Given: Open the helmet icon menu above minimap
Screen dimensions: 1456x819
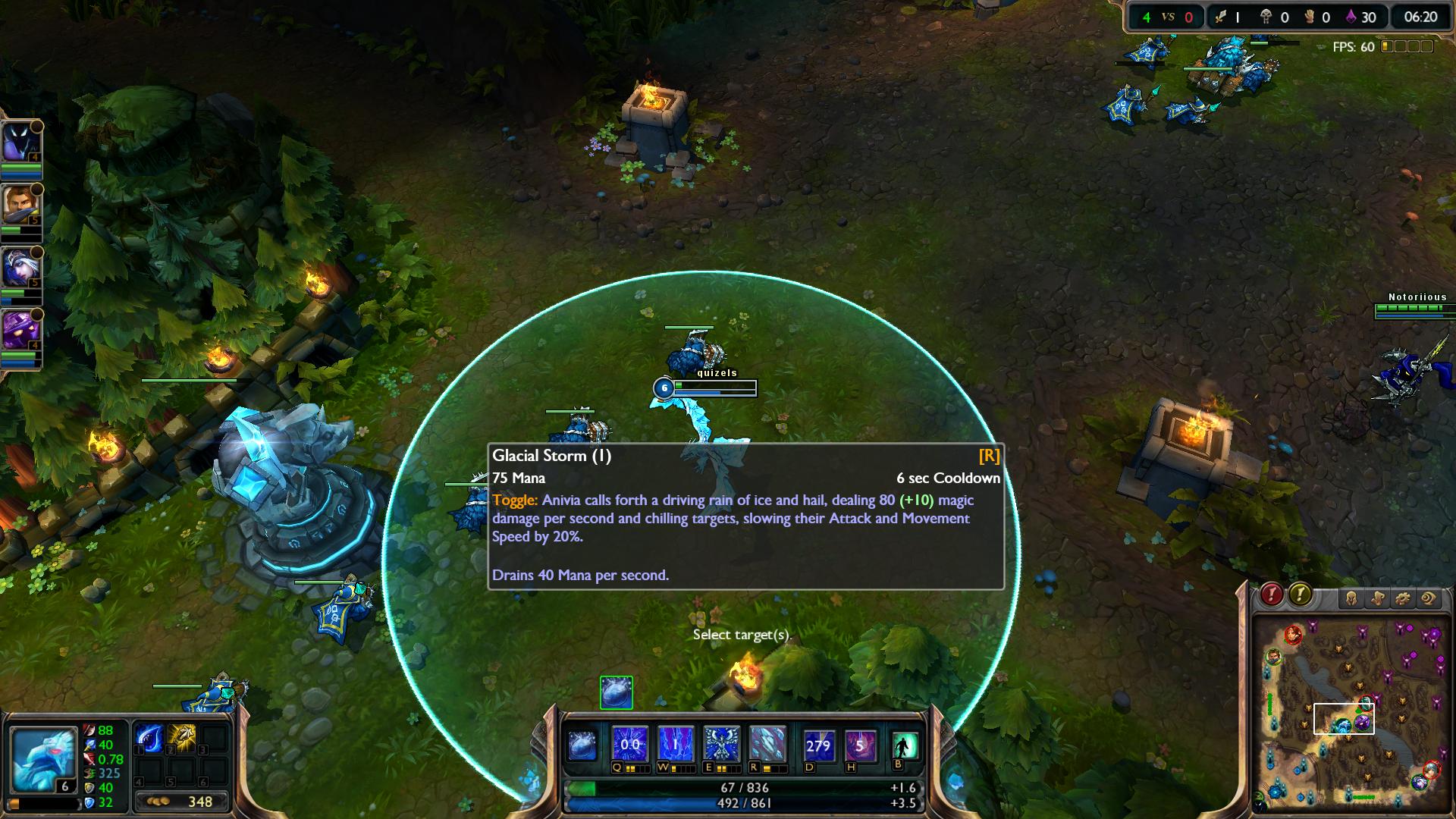Looking at the screenshot, I should click(x=1351, y=598).
